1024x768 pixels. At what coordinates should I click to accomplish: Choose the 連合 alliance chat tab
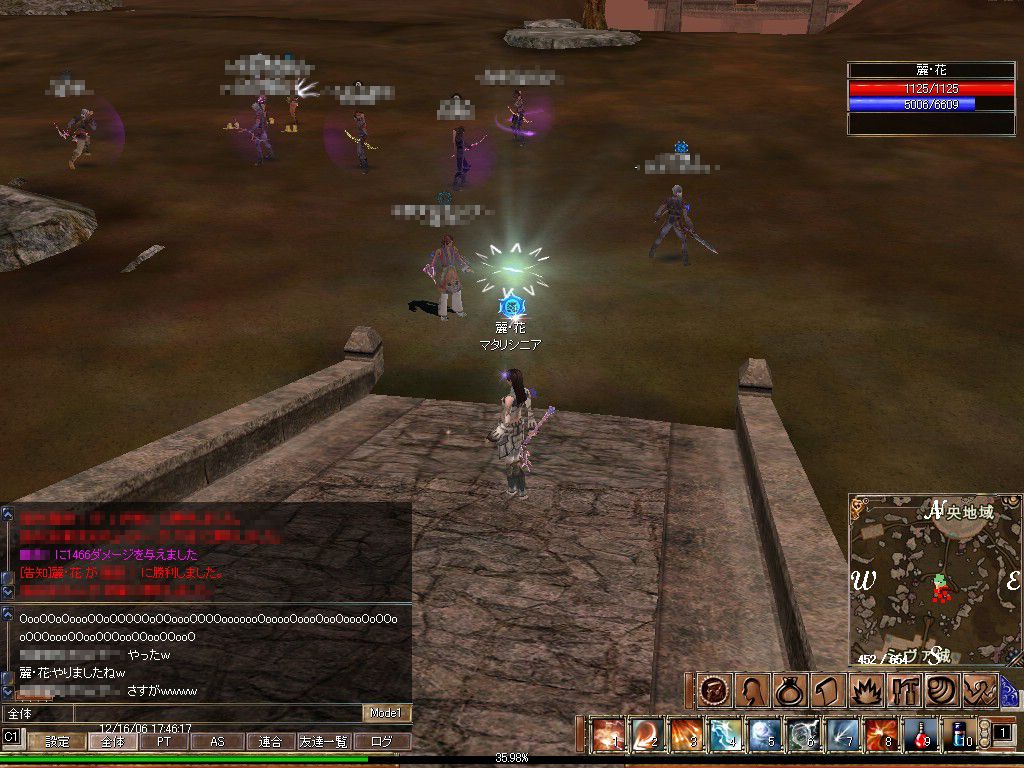[270, 742]
